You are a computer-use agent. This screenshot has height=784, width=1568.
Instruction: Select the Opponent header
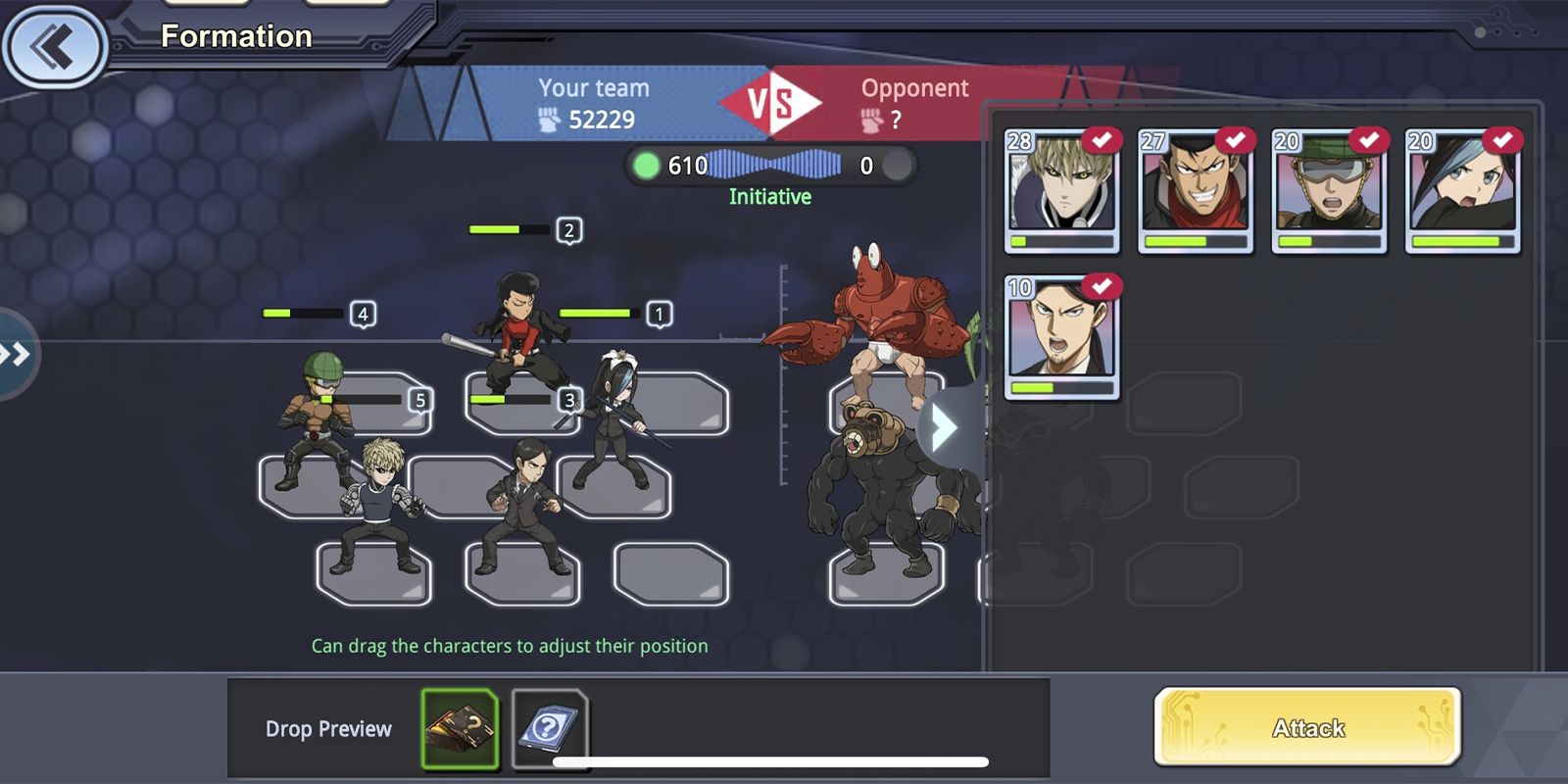(913, 88)
